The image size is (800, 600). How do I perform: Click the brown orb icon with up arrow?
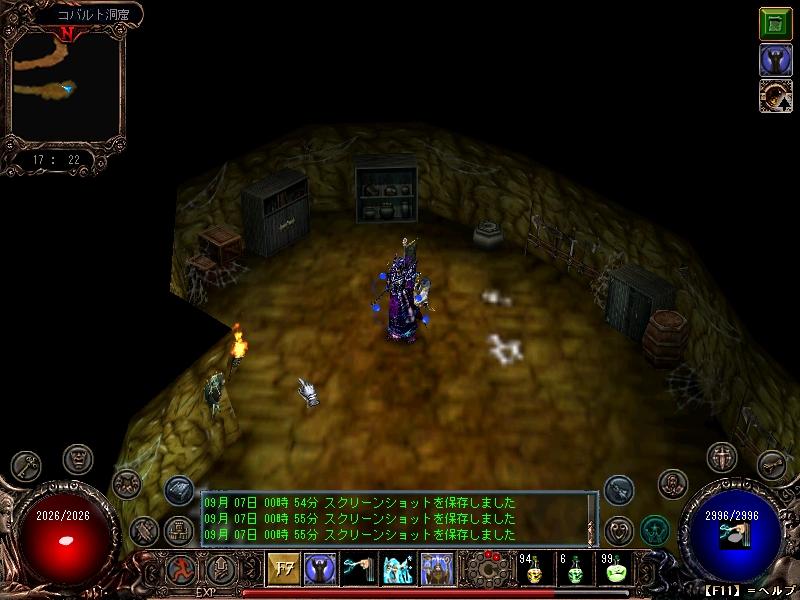775,96
